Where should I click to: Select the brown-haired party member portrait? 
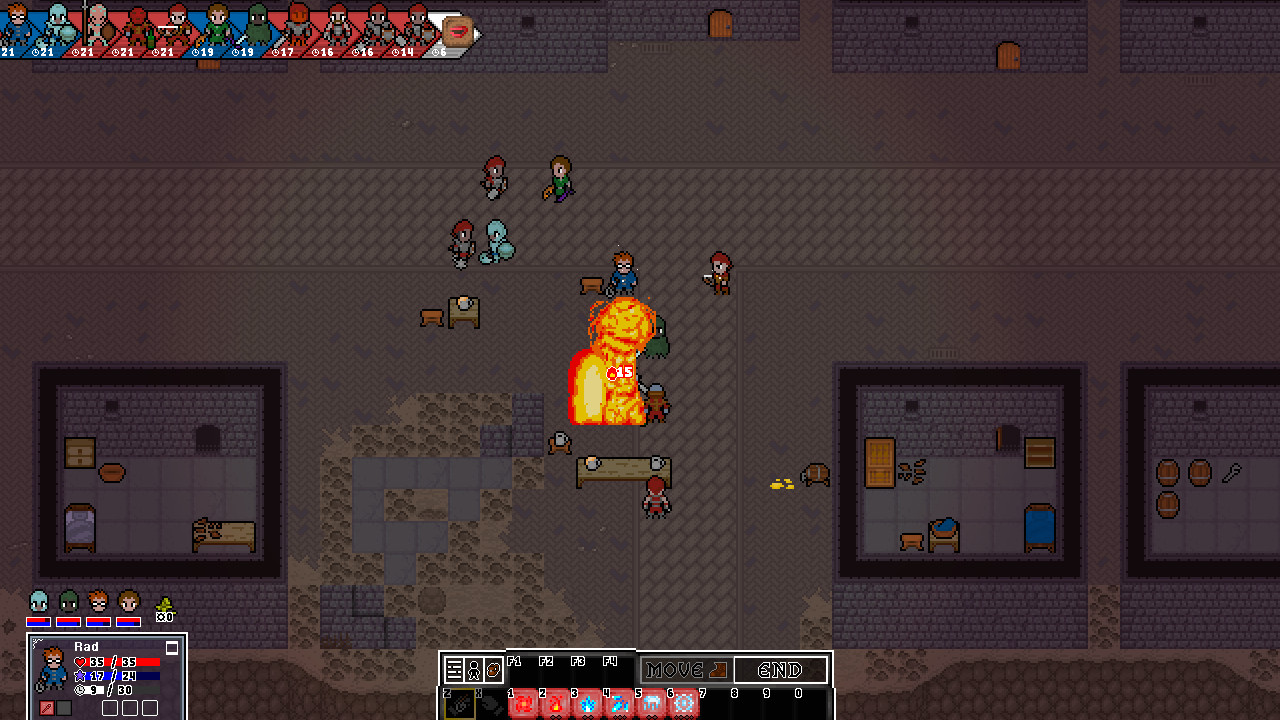coord(128,603)
